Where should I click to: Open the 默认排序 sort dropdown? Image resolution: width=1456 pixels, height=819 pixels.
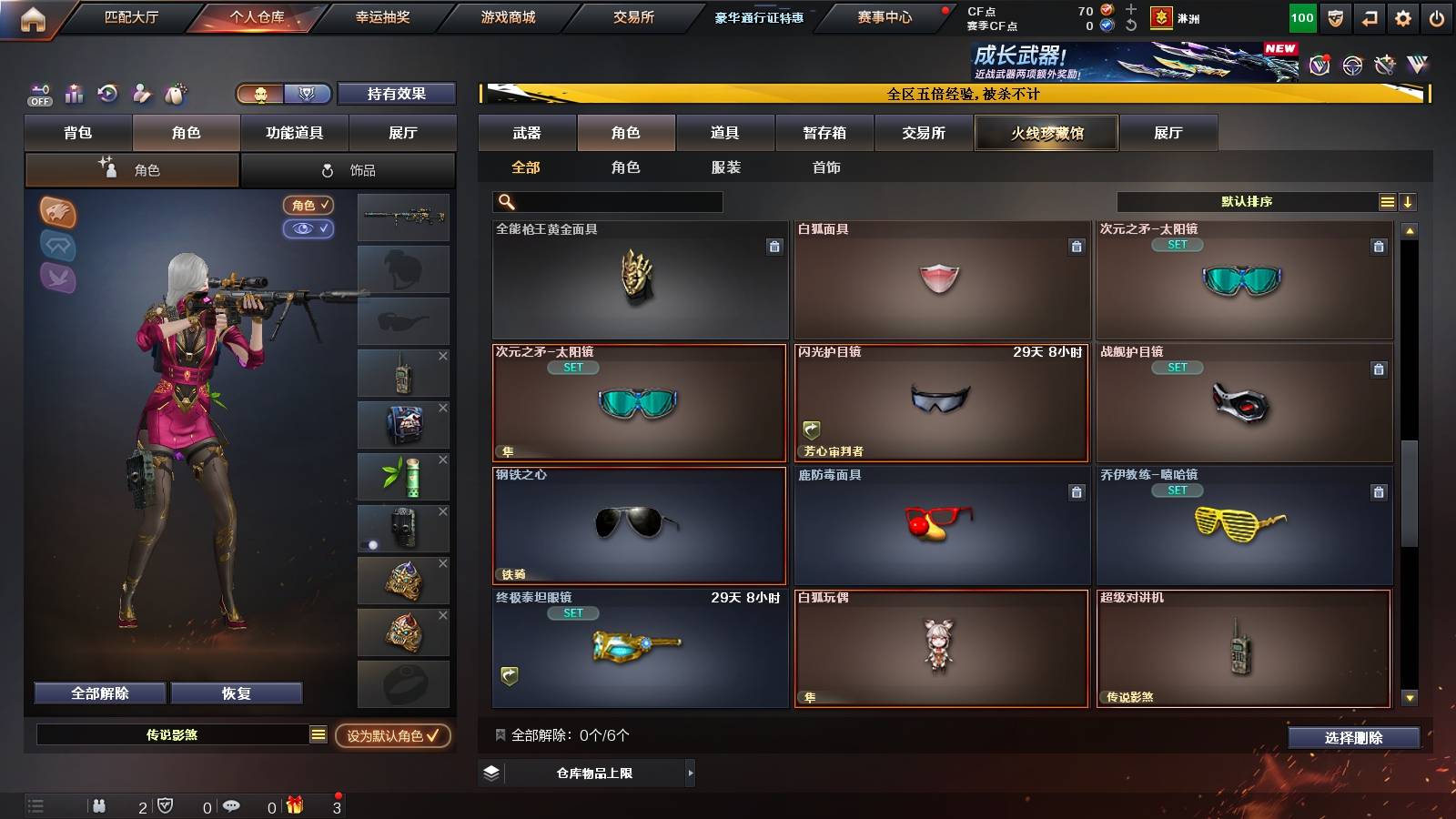tap(1247, 201)
